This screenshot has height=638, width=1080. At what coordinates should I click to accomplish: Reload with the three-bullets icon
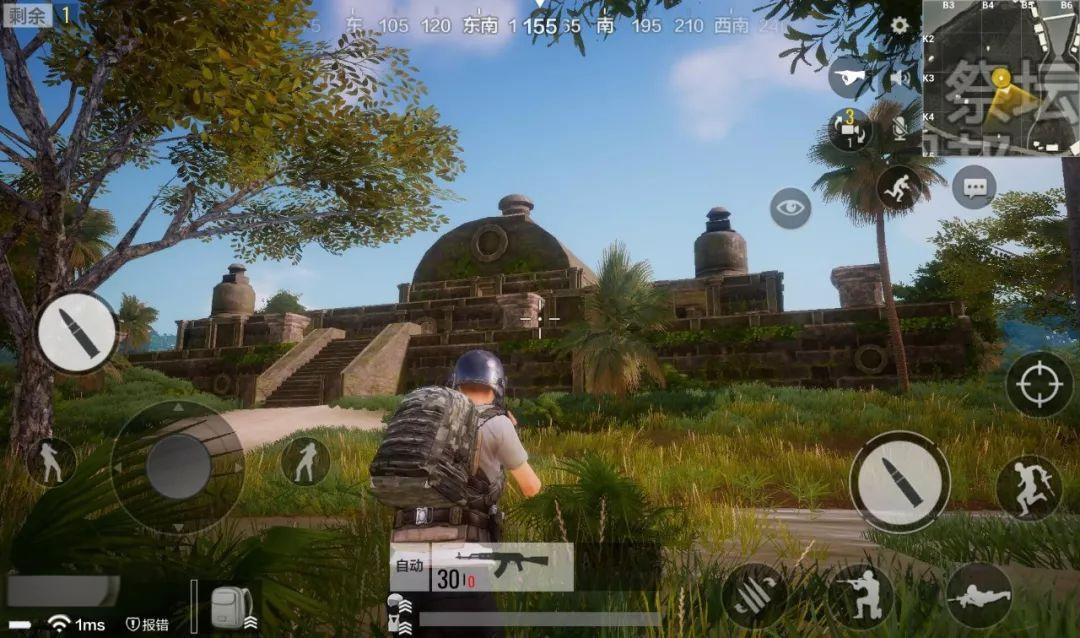[x=754, y=595]
